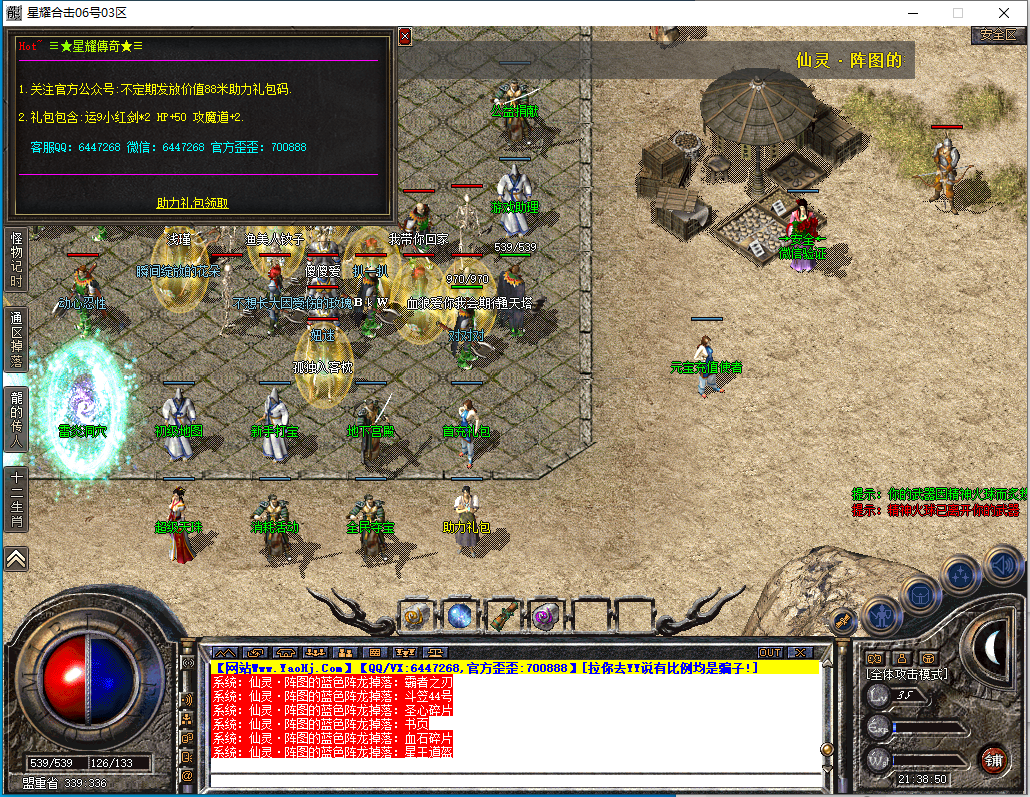1030x797 pixels.
Task: Use the purple swirl scroll in the hotbar
Action: click(545, 614)
